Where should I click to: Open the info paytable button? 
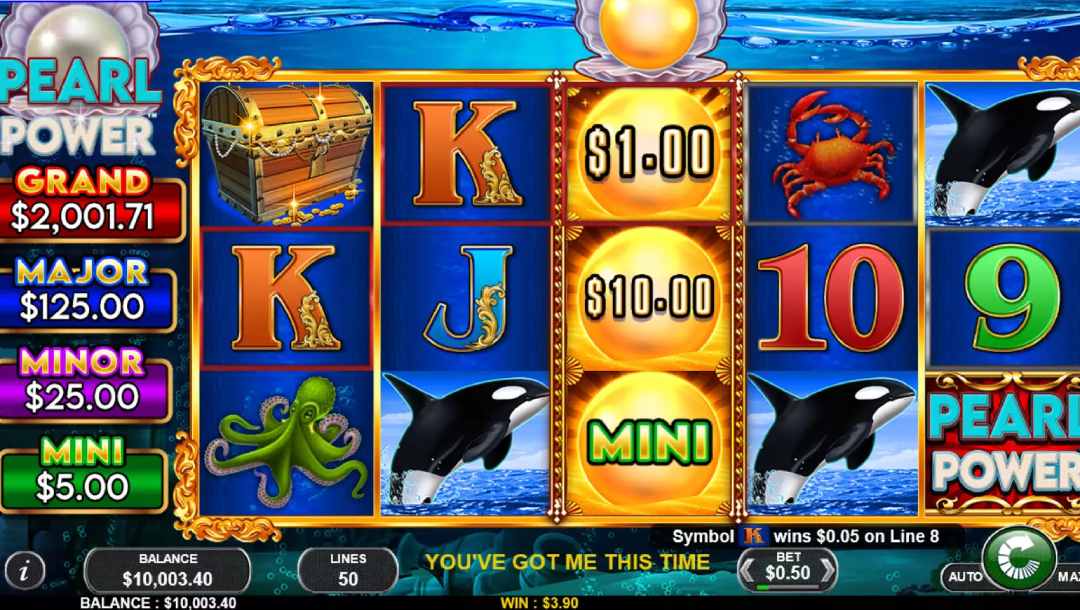26,570
